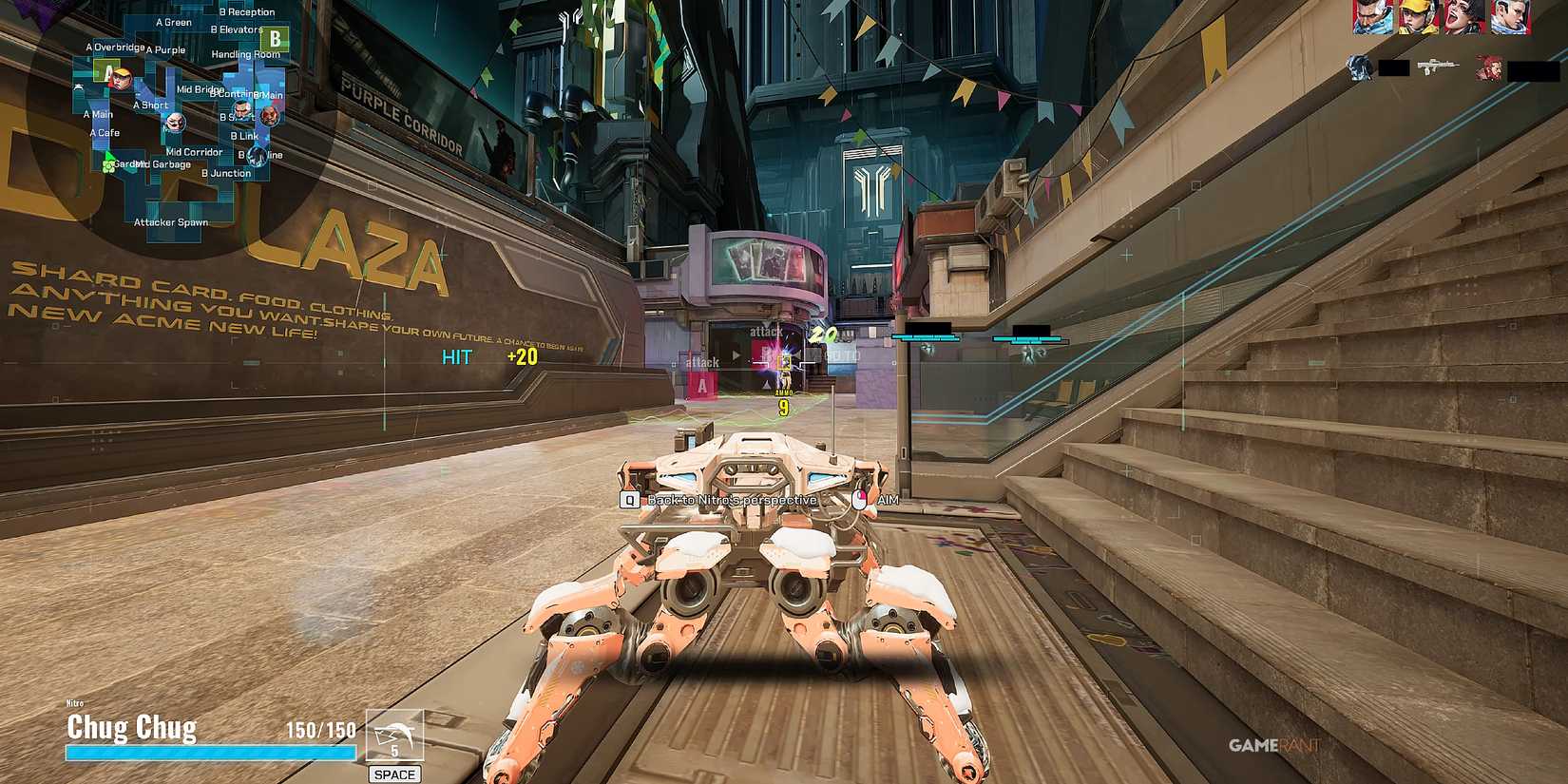Select the Attacker Spawn label on minimap
The image size is (1568, 784).
click(171, 222)
